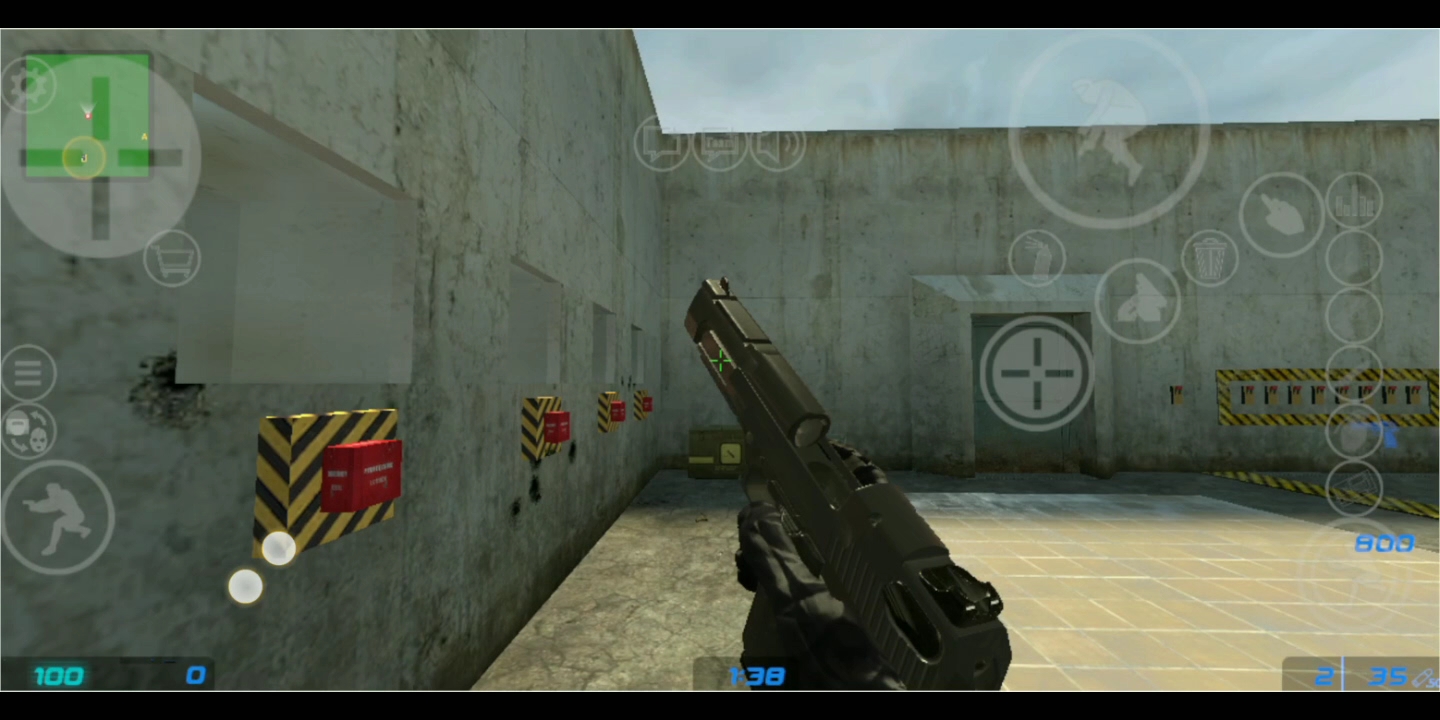Tap the 800 money display
The width and height of the screenshot is (1440, 720).
point(1384,543)
